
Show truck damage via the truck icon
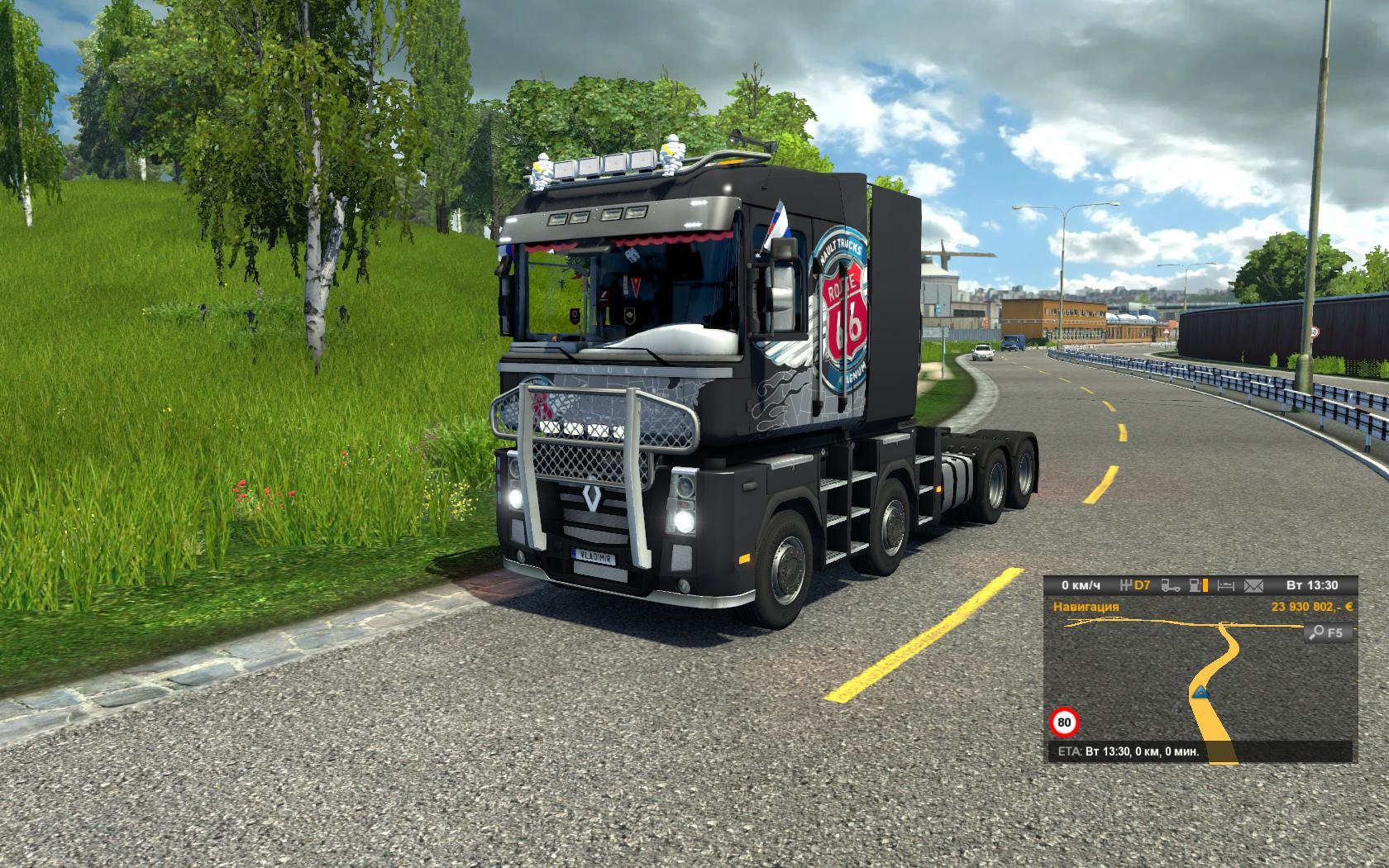tap(1170, 585)
